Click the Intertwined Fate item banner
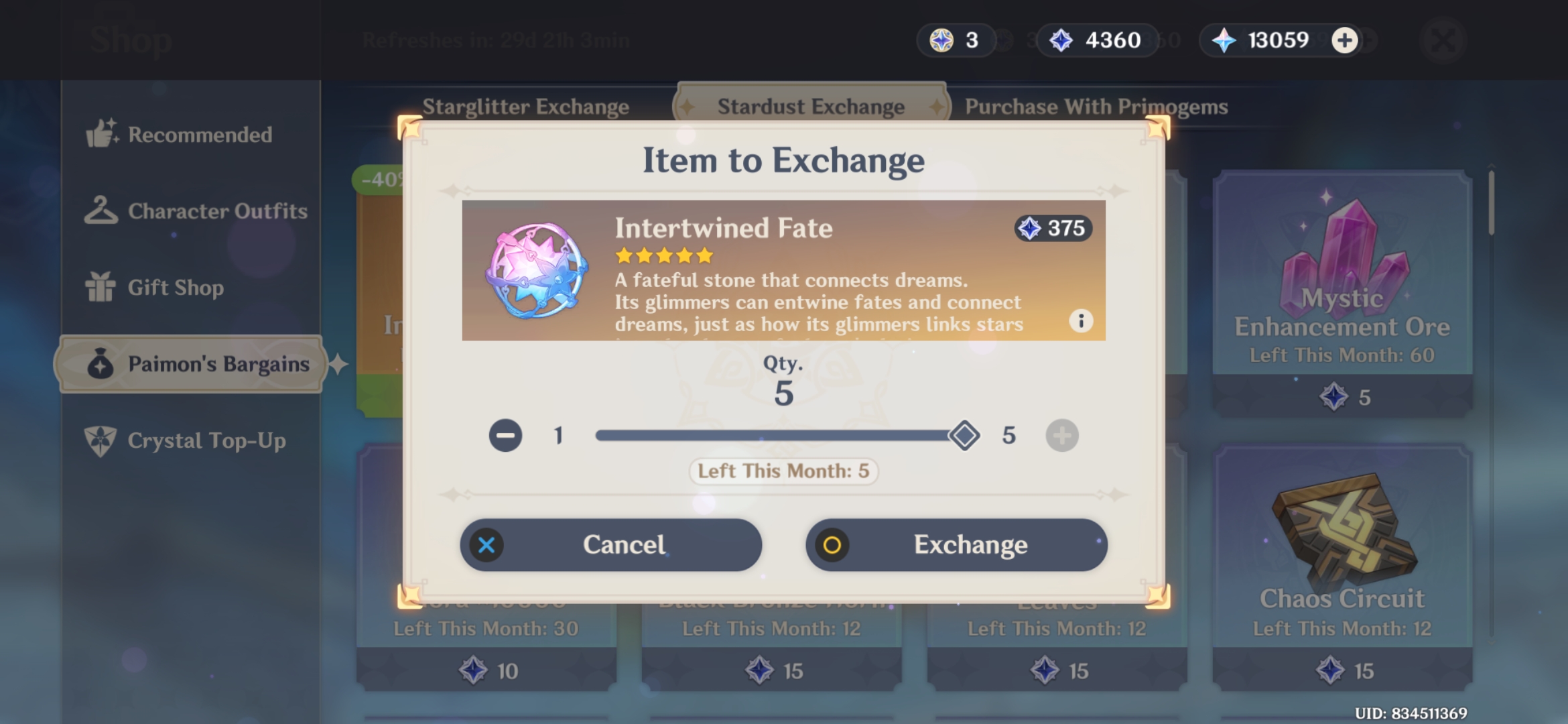Image resolution: width=1568 pixels, height=724 pixels. click(784, 271)
